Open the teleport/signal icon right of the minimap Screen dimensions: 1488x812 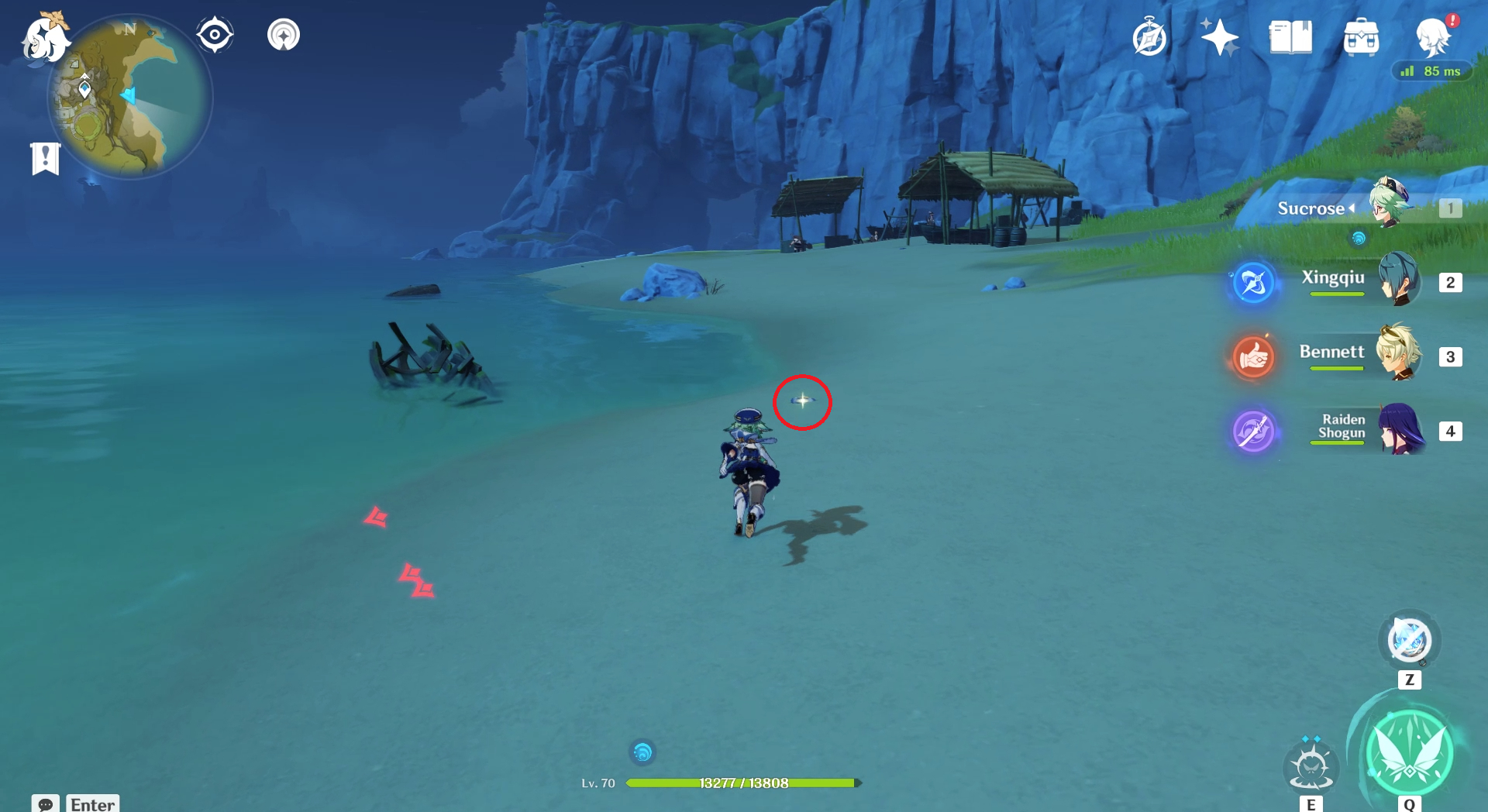click(282, 33)
